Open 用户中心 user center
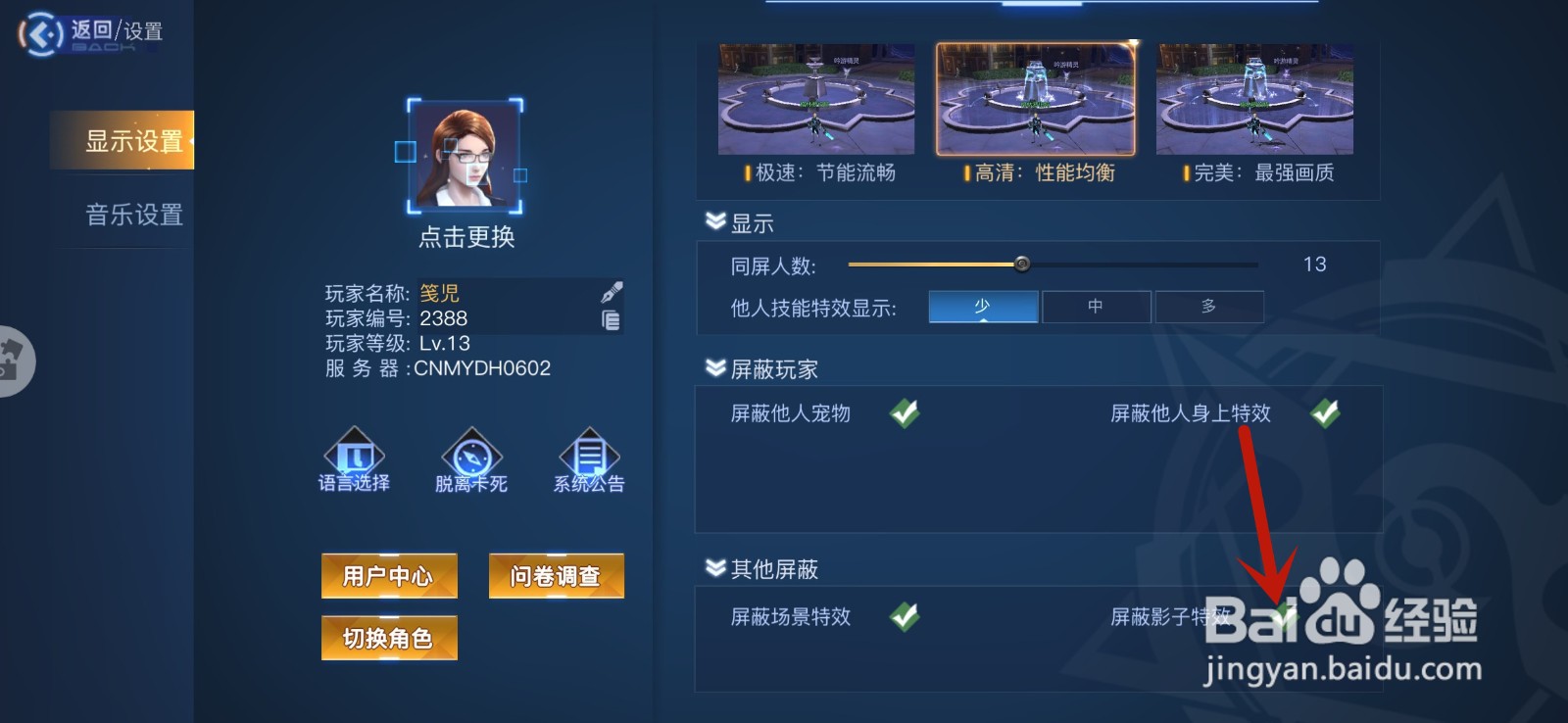 [388, 576]
